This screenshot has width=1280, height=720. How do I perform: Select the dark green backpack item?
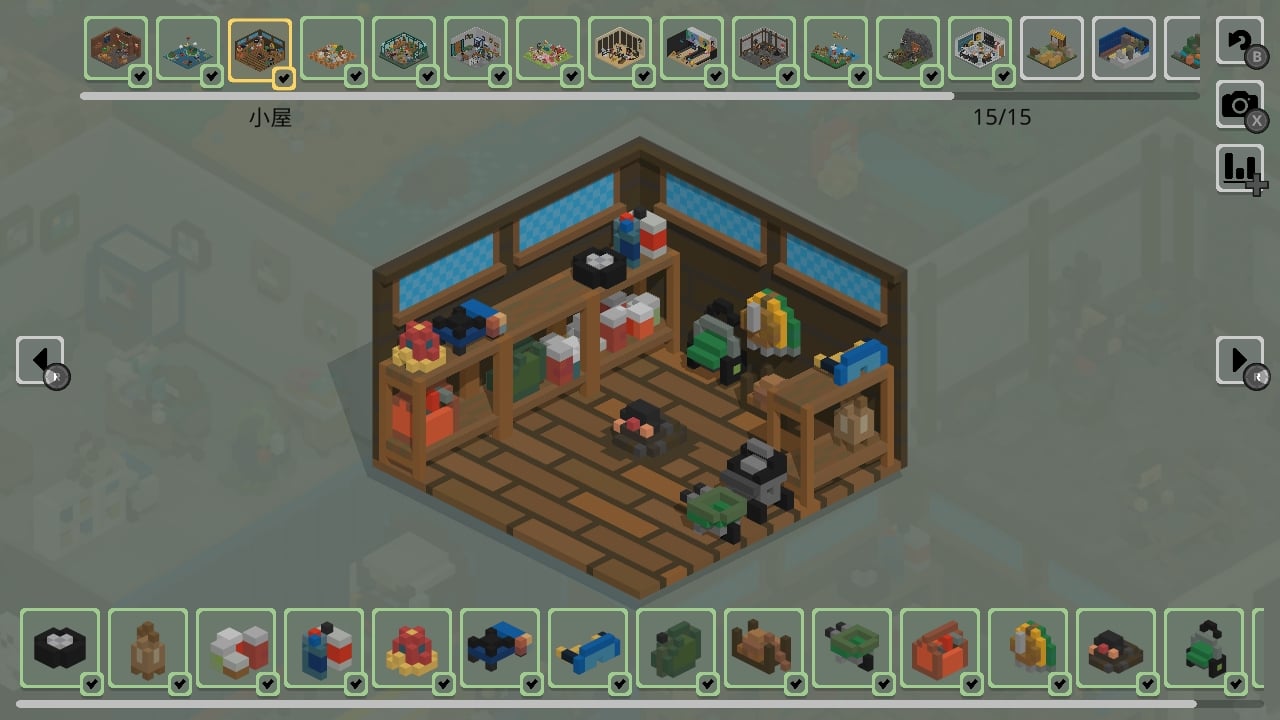[676, 648]
